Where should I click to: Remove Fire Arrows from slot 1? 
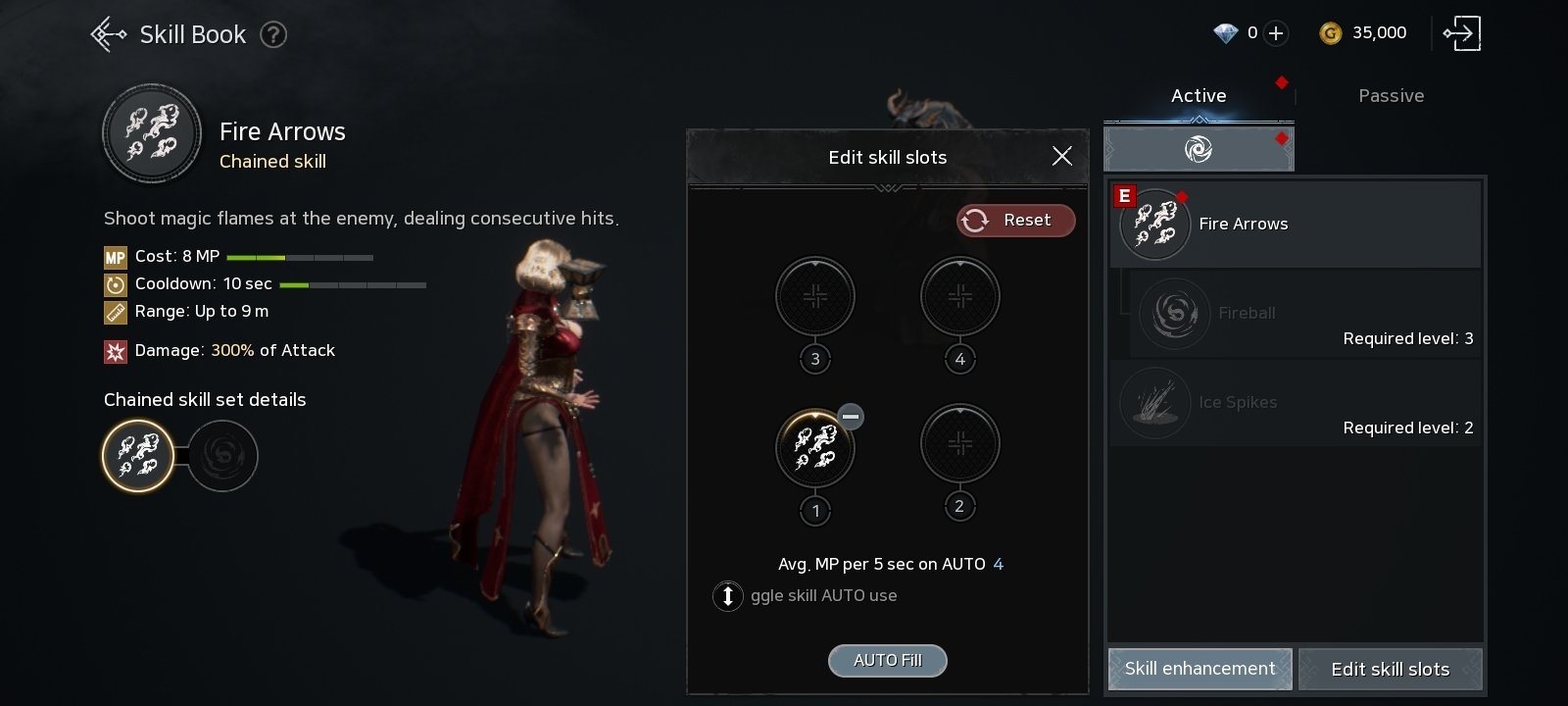(851, 417)
